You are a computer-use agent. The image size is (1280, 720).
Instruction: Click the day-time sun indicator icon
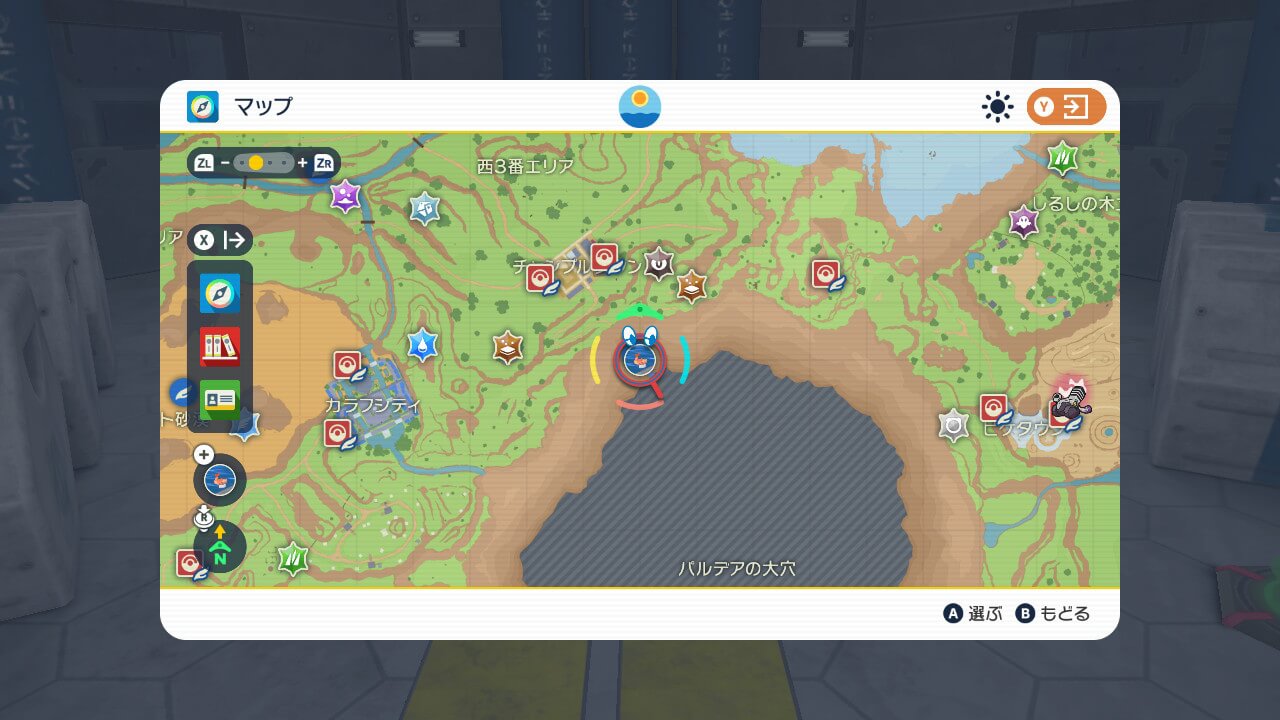[x=639, y=107]
